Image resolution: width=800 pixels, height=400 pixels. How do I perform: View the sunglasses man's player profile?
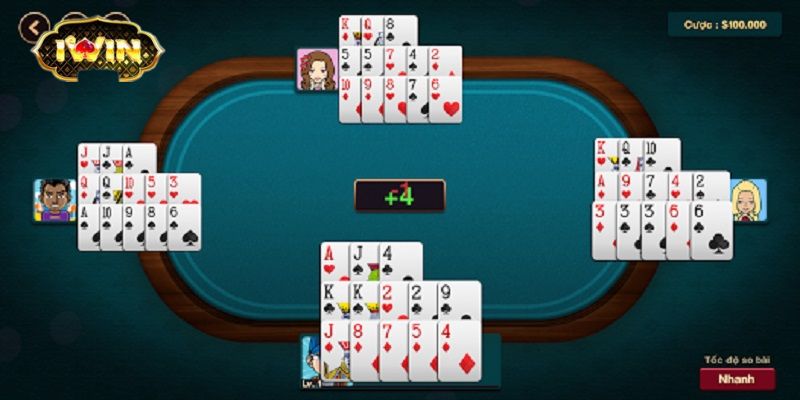[x=54, y=200]
